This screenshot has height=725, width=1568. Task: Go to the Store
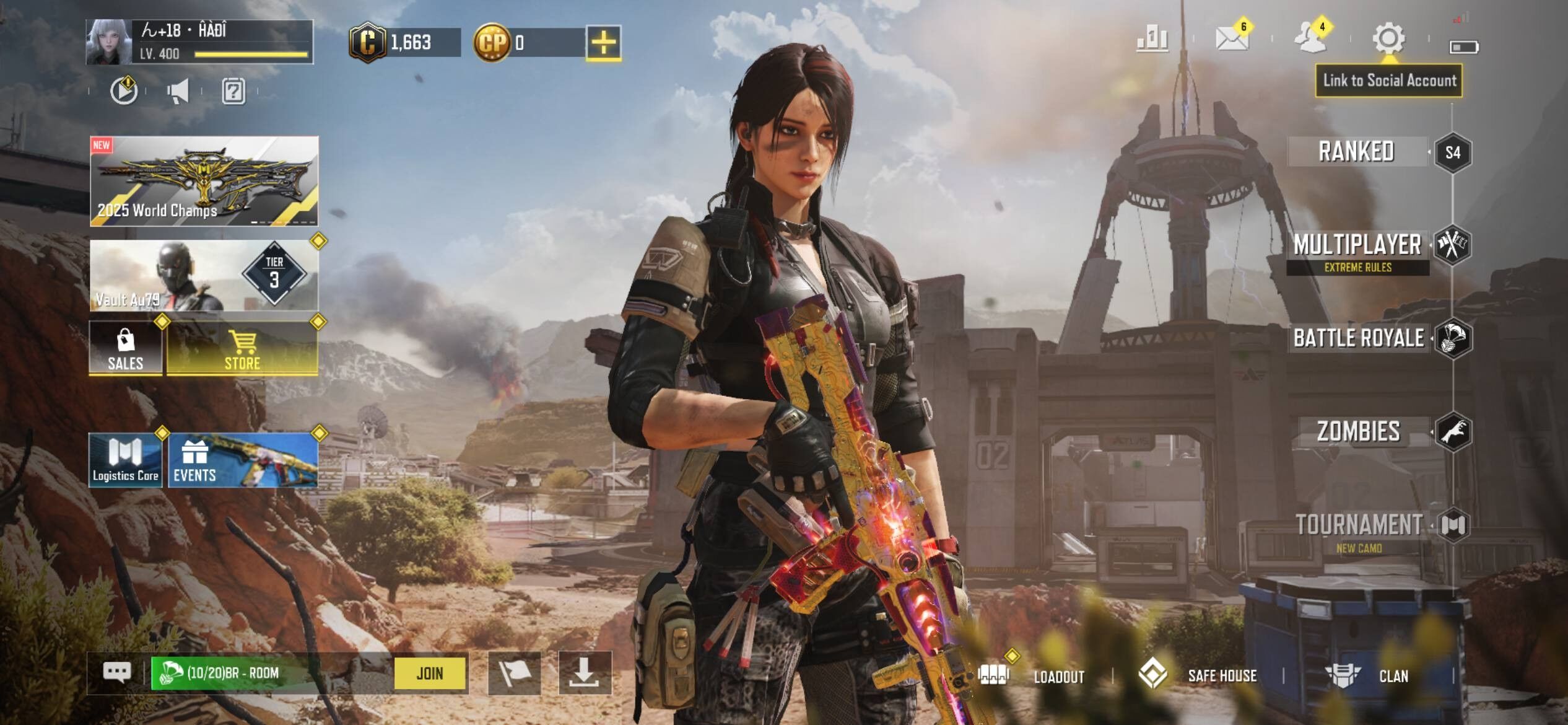(242, 348)
